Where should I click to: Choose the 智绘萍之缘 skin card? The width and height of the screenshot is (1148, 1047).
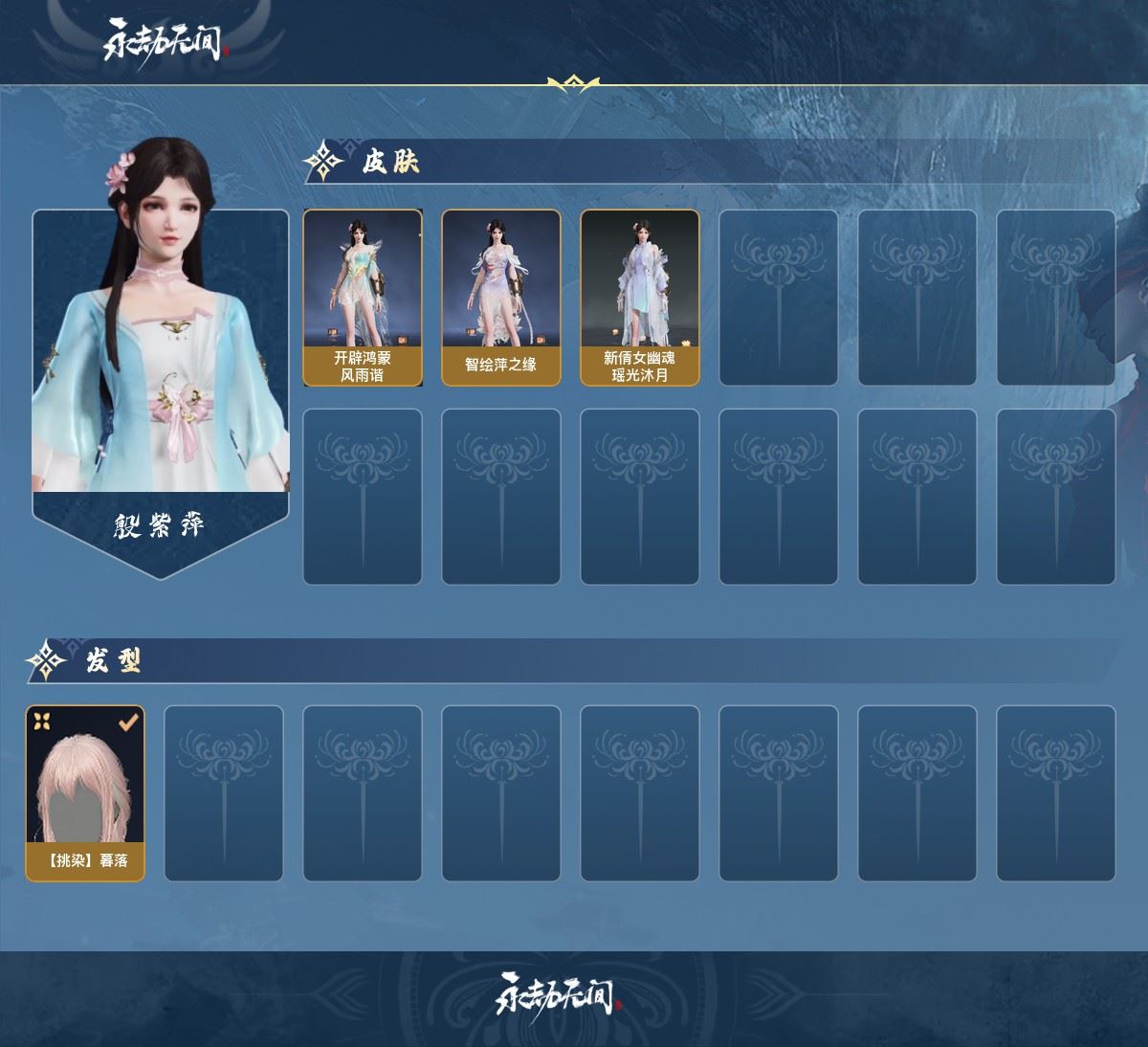[500, 298]
